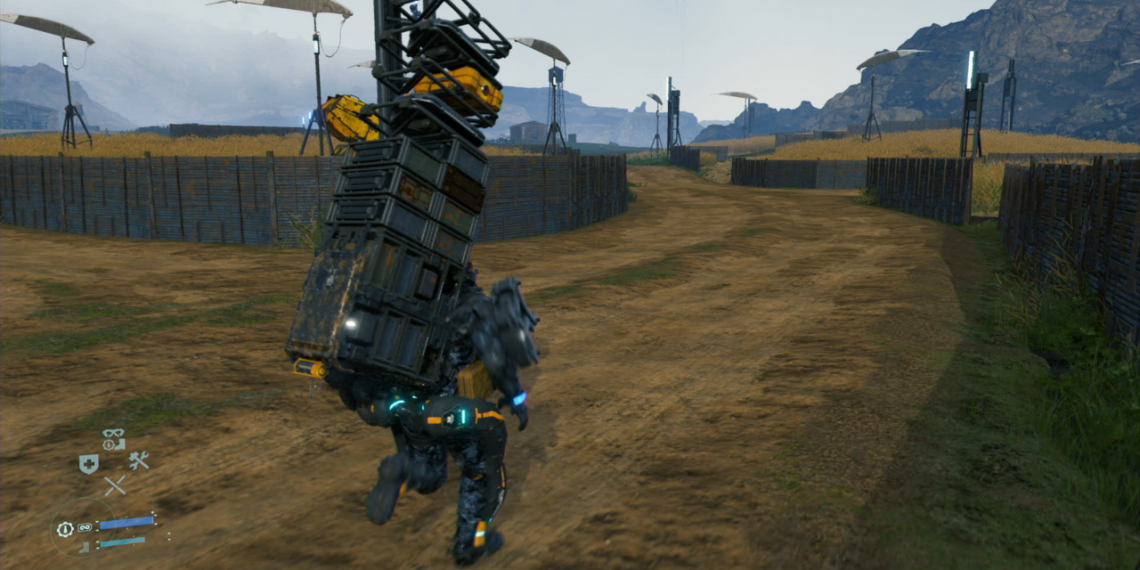Open the crossed wrench tools menu
The width and height of the screenshot is (1140, 570).
tap(138, 461)
